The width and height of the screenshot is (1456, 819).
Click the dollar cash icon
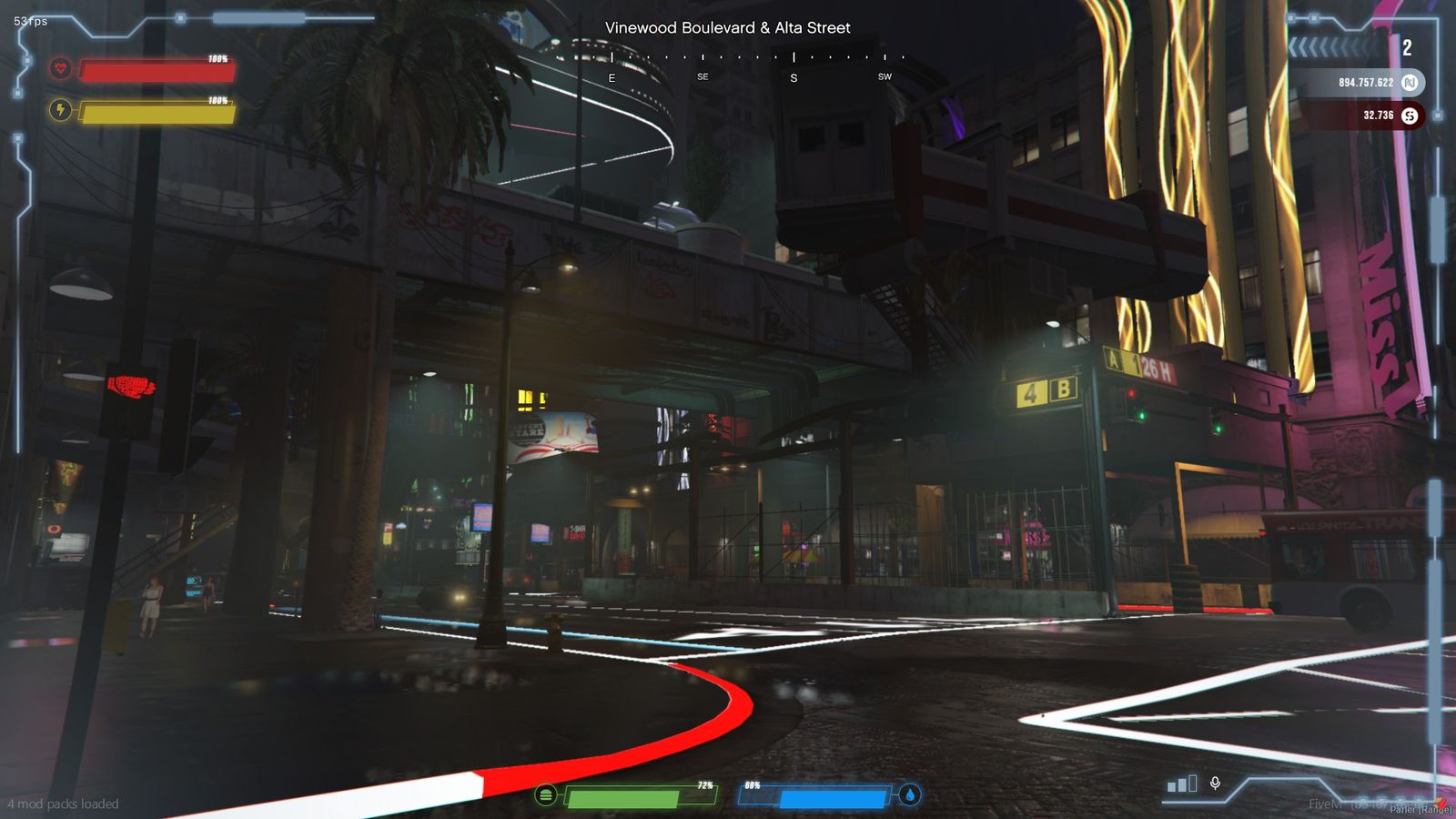(x=1410, y=116)
